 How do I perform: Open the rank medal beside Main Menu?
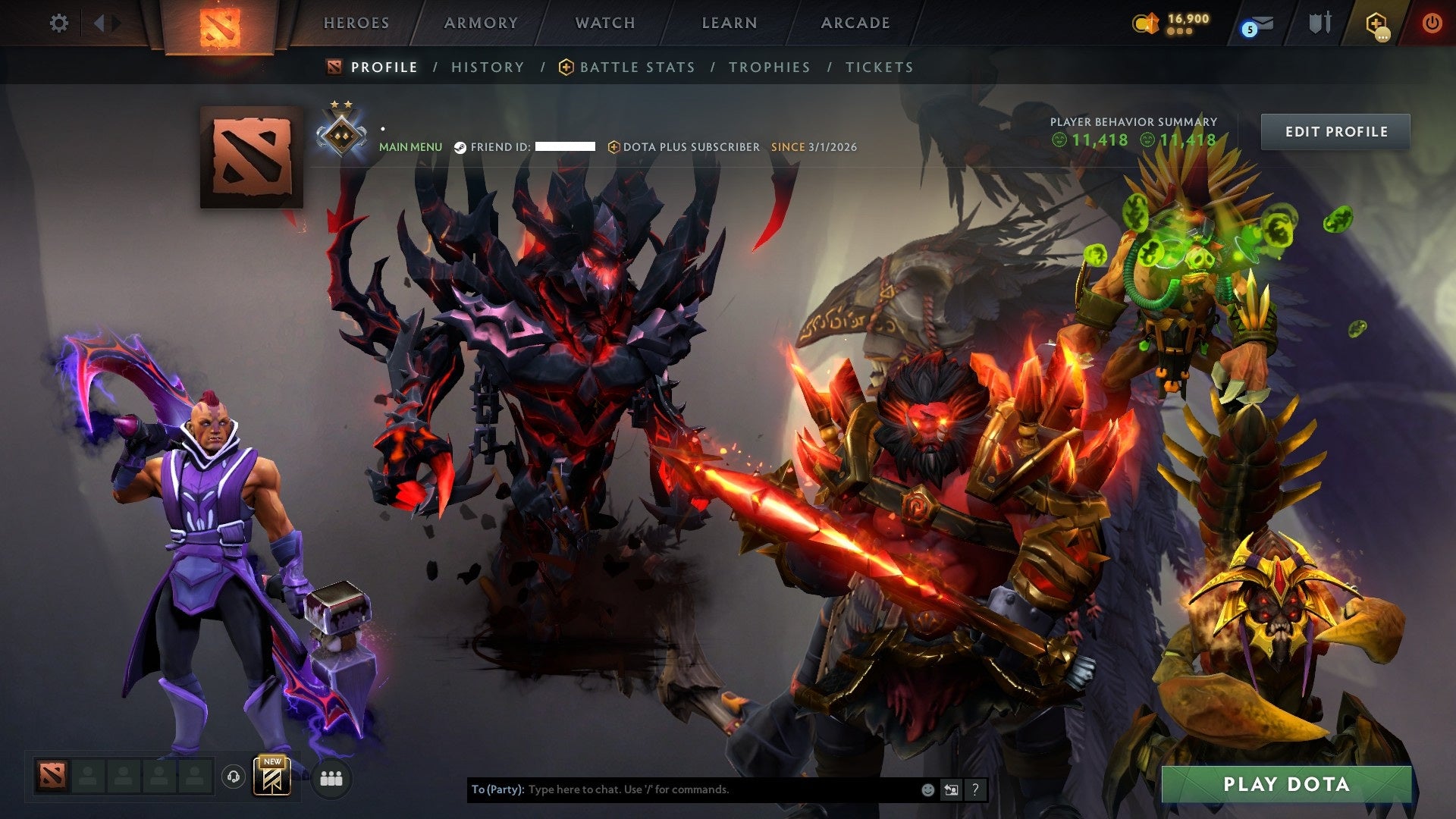click(x=343, y=133)
